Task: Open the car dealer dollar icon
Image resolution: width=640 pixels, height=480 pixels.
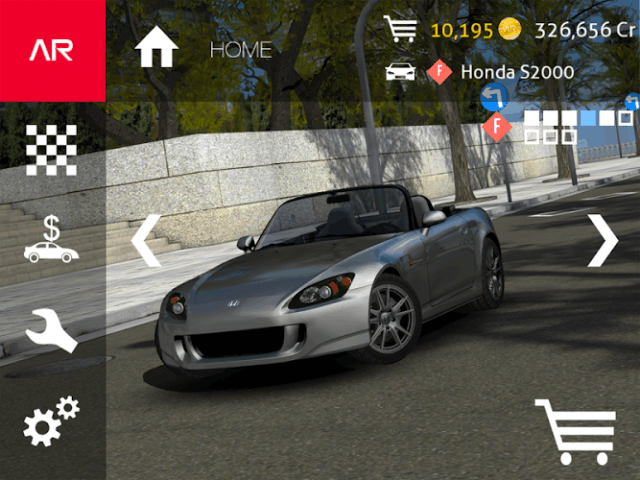Action: pos(51,239)
